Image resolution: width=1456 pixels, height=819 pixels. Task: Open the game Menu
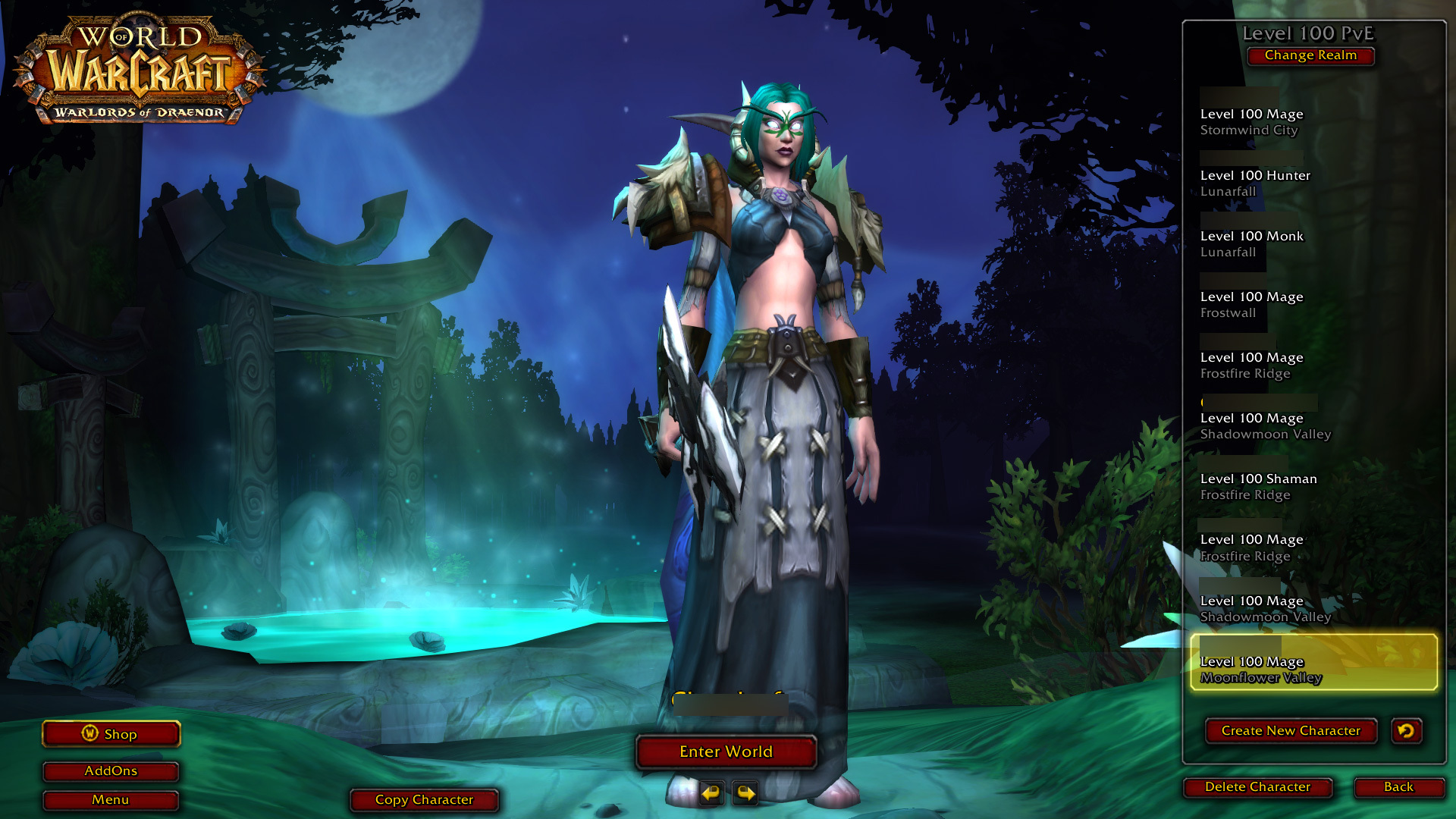(x=111, y=799)
